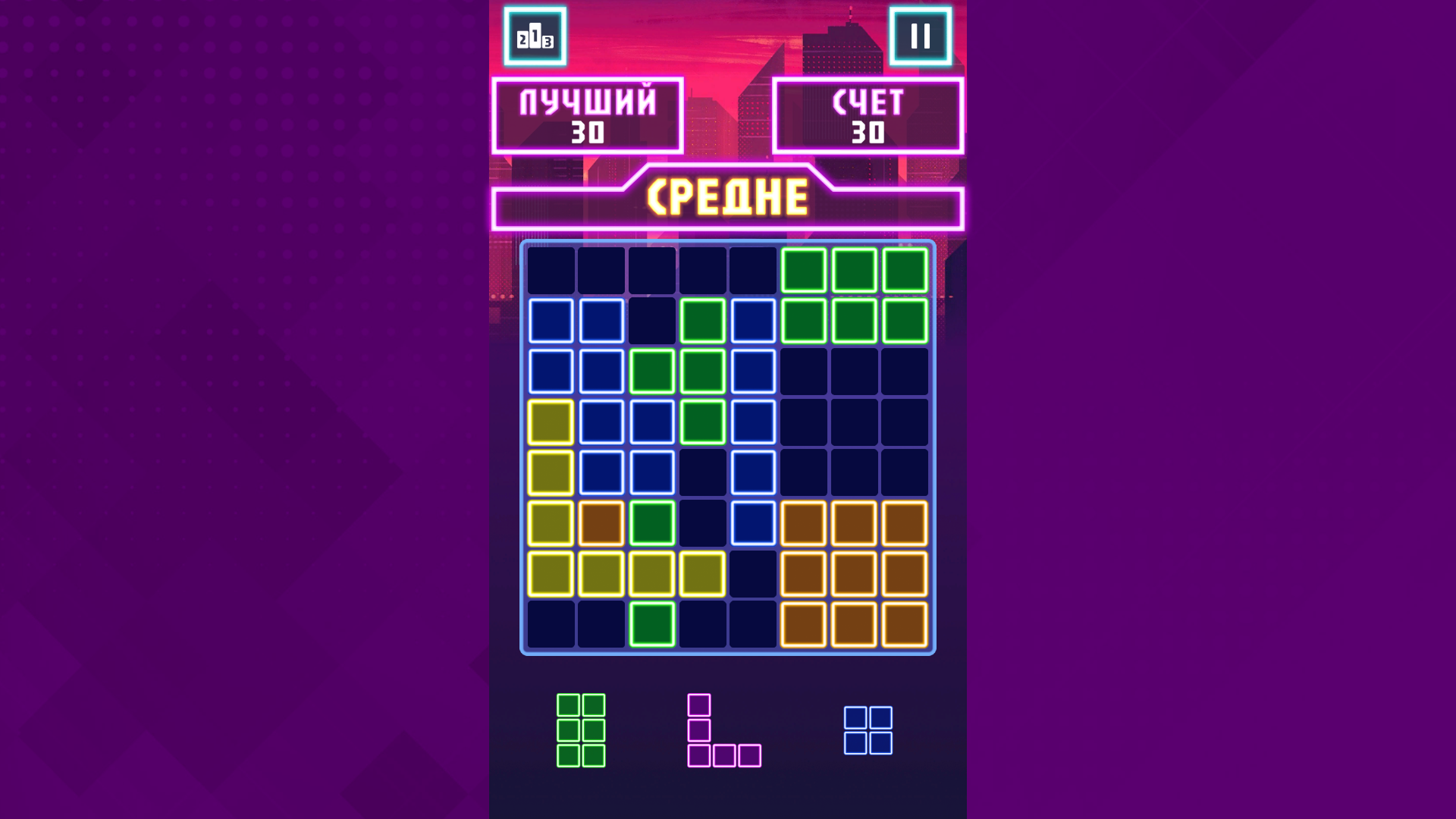Select the ЛУЧШИЙ header label
Image resolution: width=1456 pixels, height=819 pixels.
588,101
